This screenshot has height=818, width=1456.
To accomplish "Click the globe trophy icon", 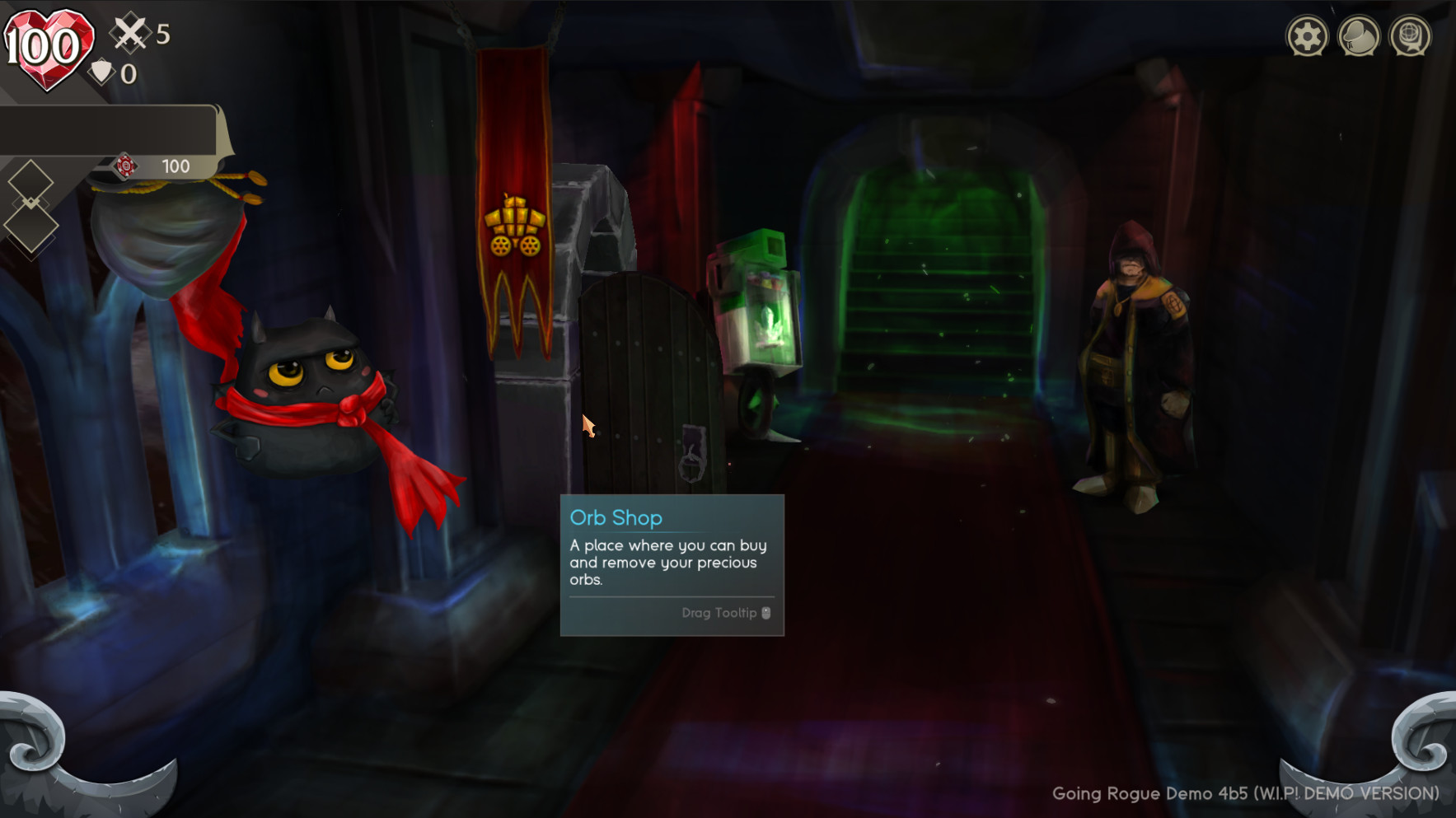I will coord(1412,36).
